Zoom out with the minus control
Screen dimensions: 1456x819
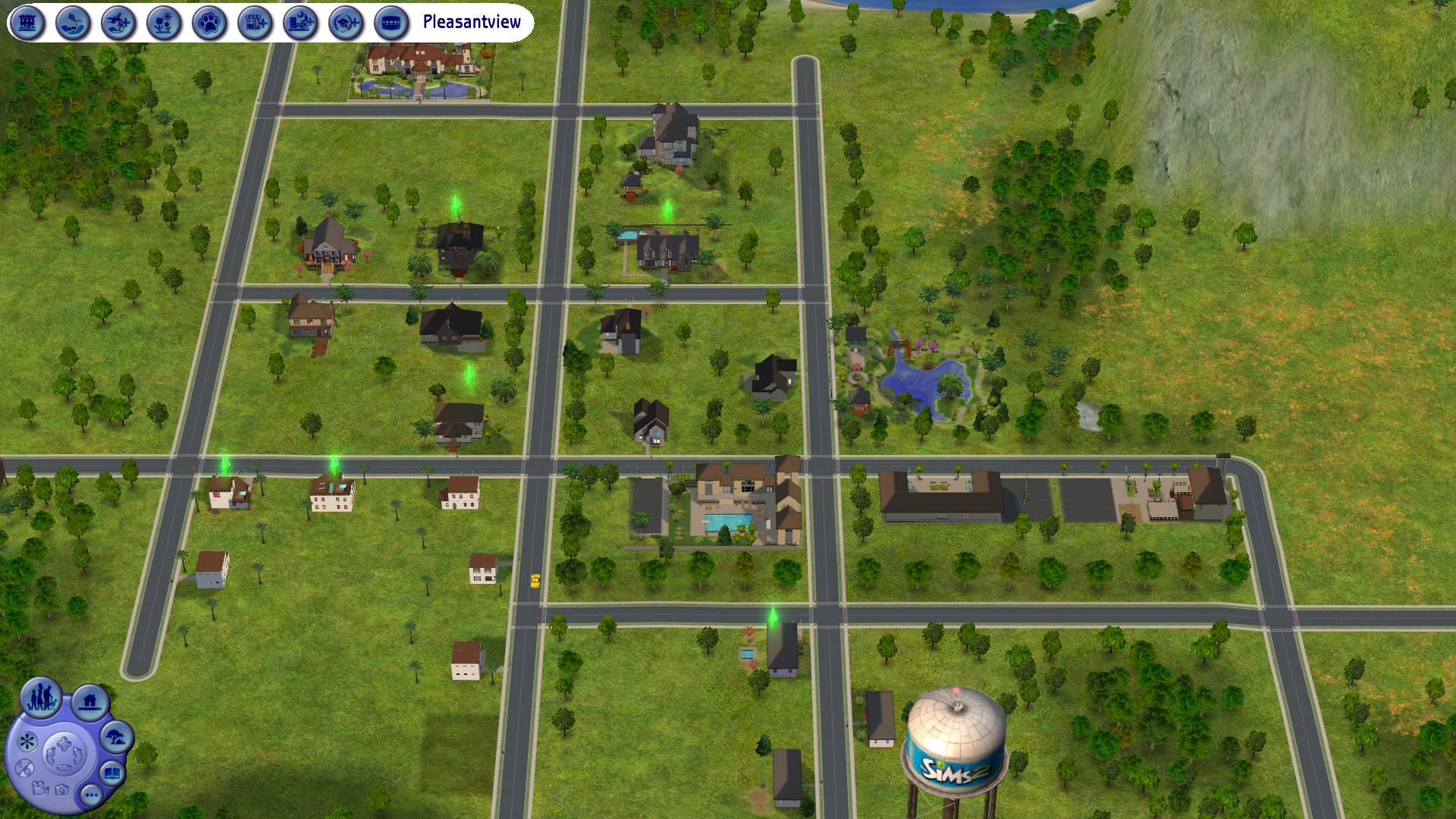point(64,768)
